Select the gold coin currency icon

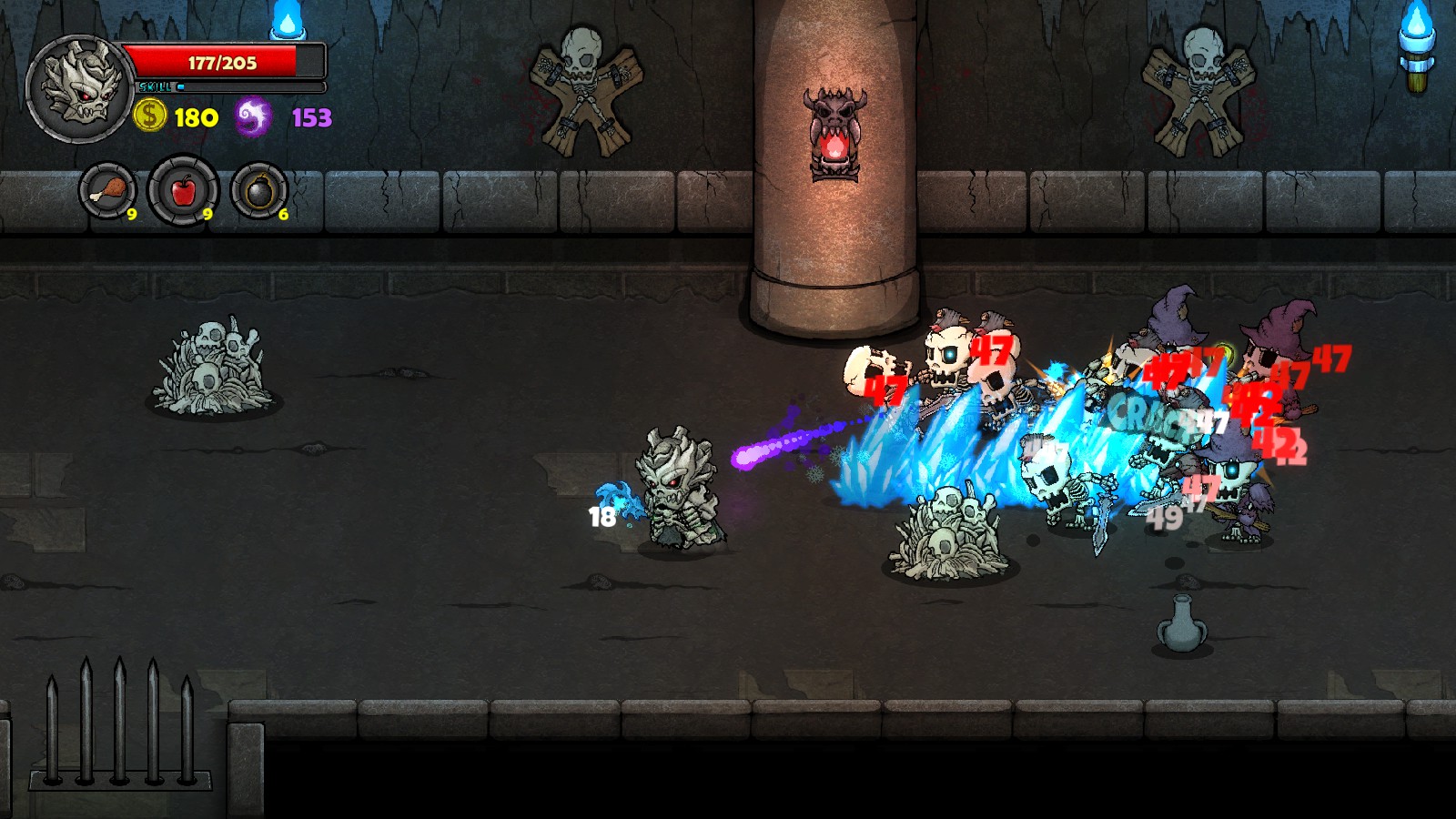(x=150, y=116)
